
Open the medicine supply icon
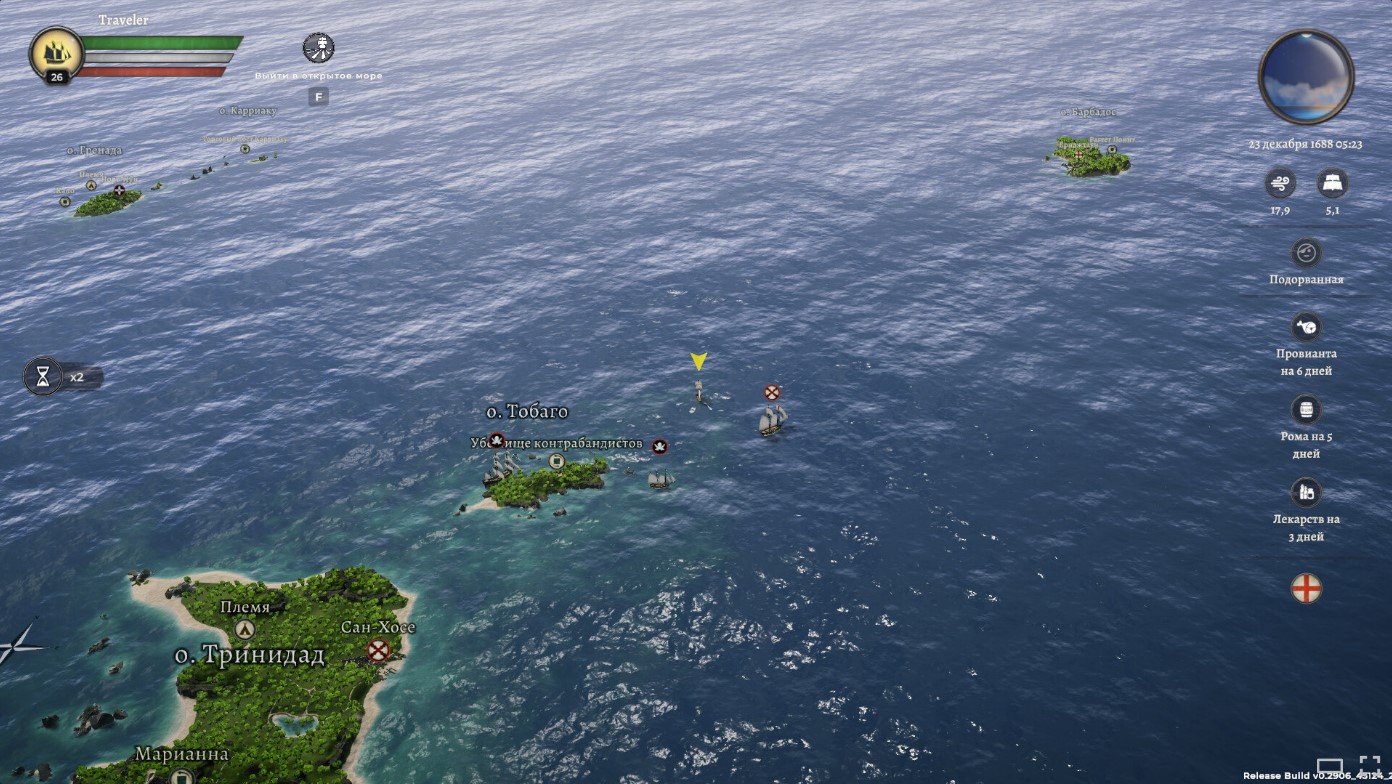pyautogui.click(x=1305, y=492)
